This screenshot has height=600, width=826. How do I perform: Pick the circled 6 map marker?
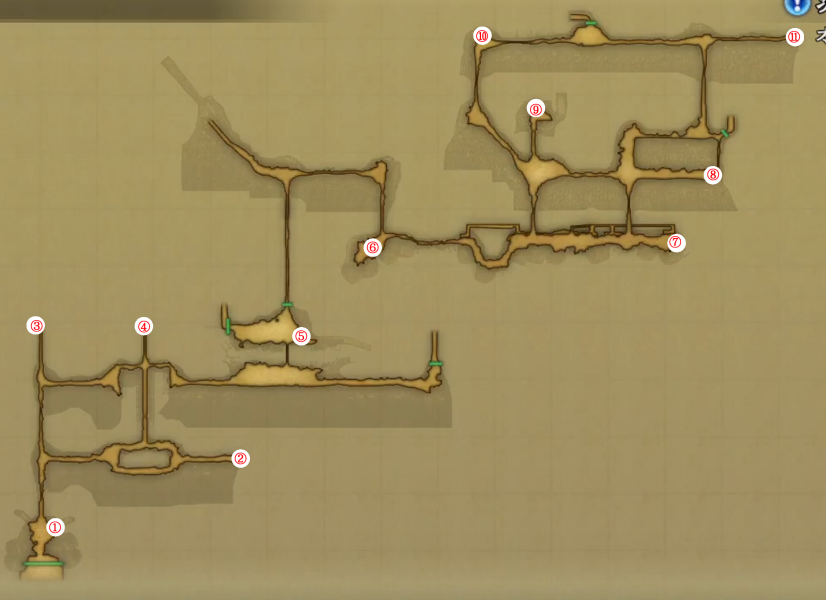(372, 247)
